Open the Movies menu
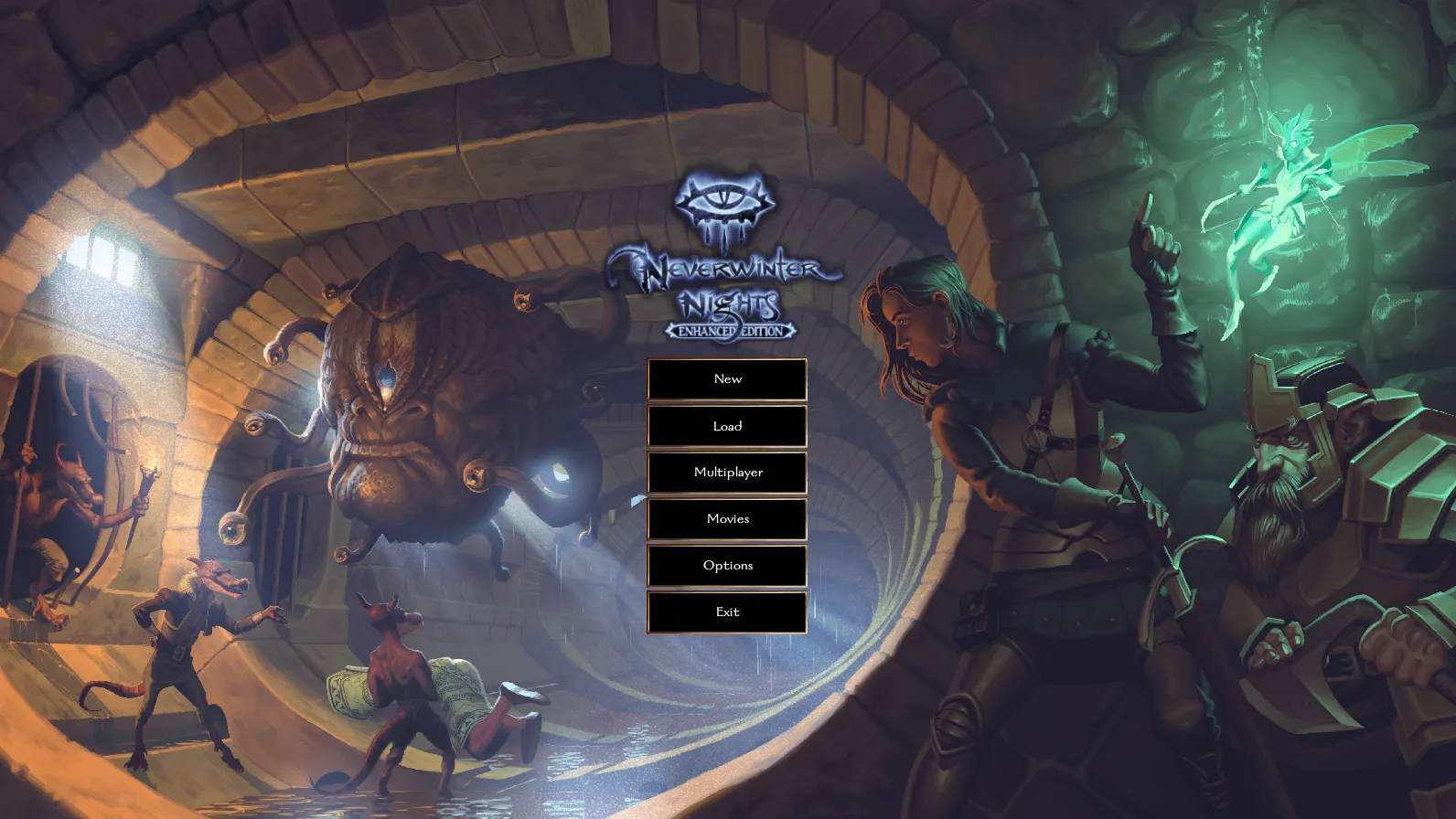 727,519
